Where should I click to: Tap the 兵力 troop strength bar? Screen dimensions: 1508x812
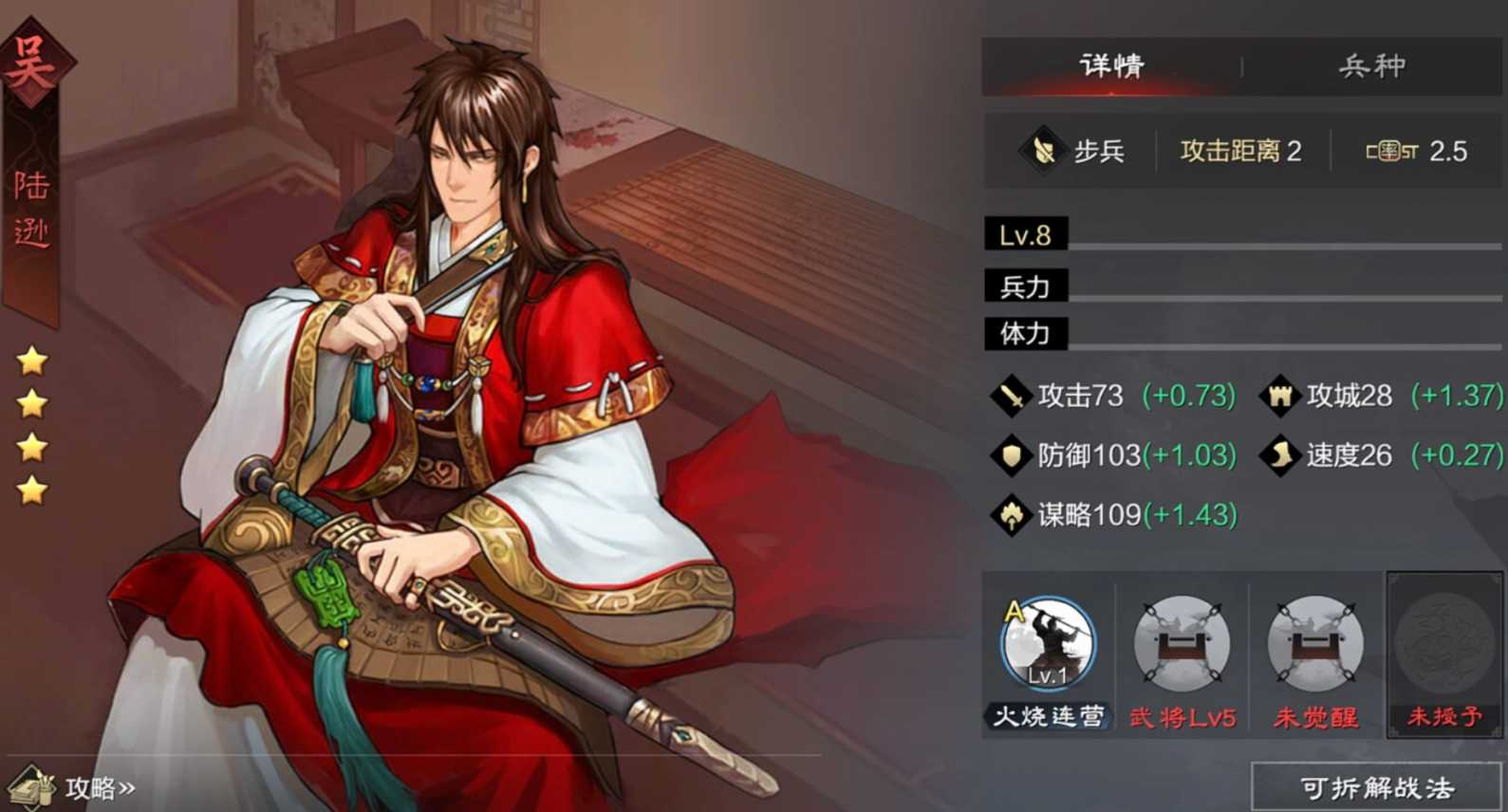1234,285
